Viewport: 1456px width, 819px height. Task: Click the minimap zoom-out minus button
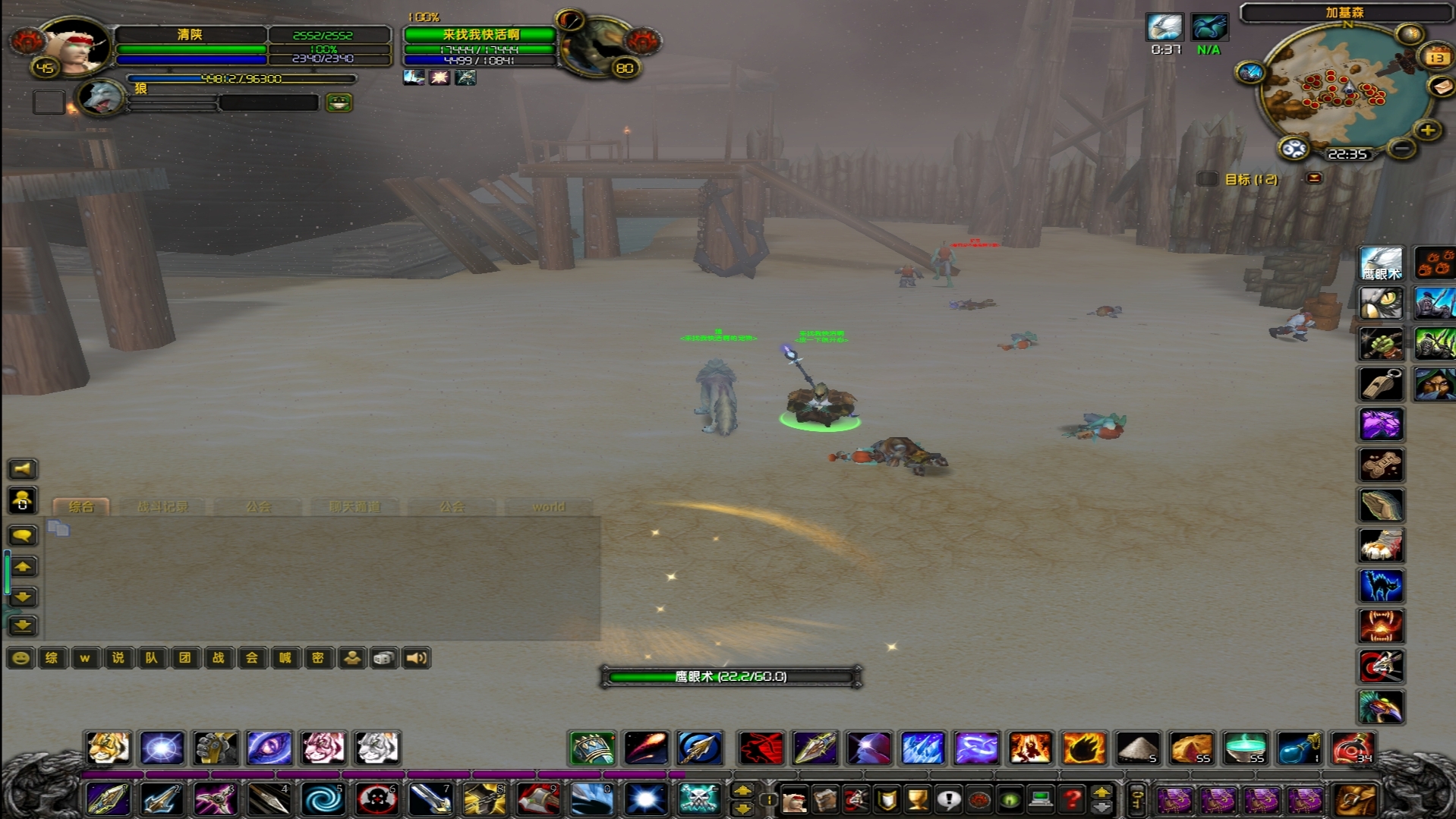[x=1402, y=148]
